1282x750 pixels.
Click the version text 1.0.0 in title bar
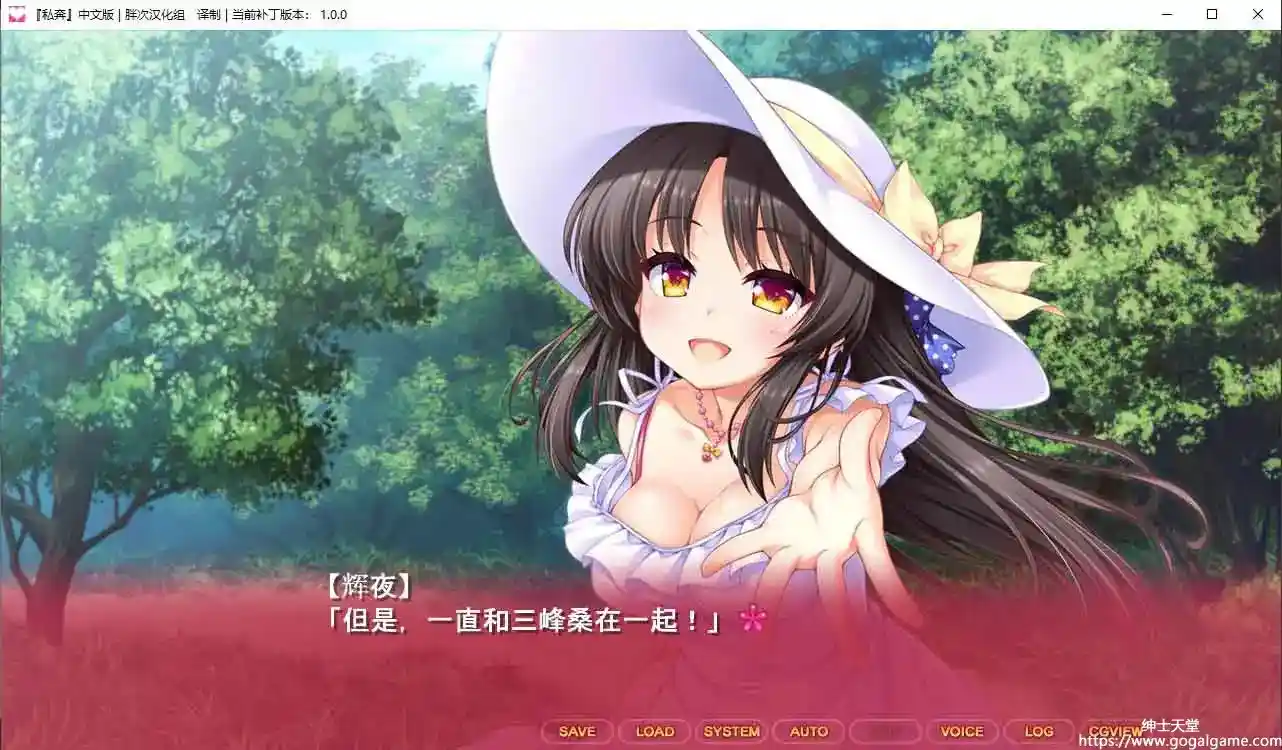point(330,15)
